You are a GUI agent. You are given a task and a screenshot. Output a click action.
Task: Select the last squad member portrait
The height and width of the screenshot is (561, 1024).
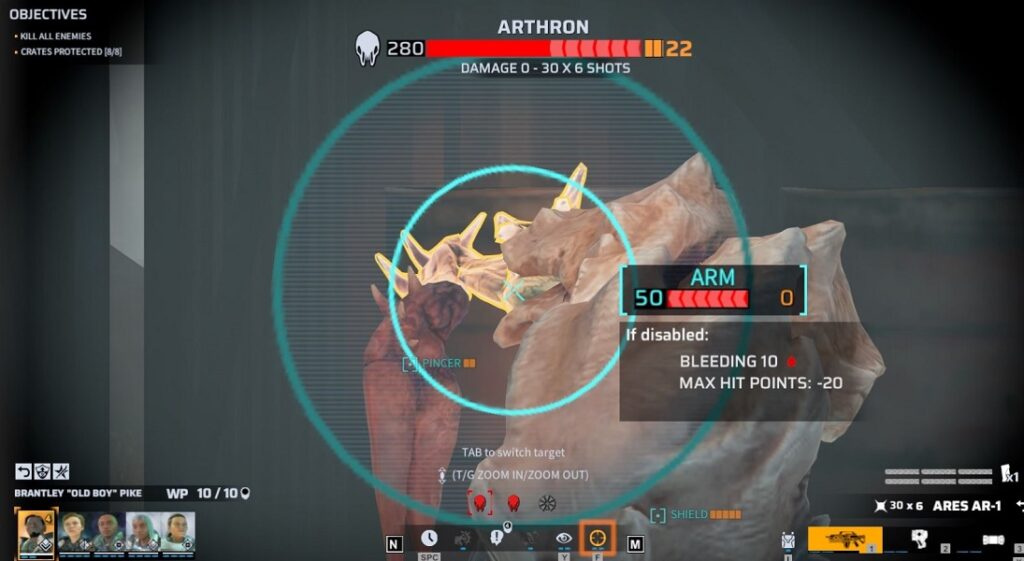point(178,531)
